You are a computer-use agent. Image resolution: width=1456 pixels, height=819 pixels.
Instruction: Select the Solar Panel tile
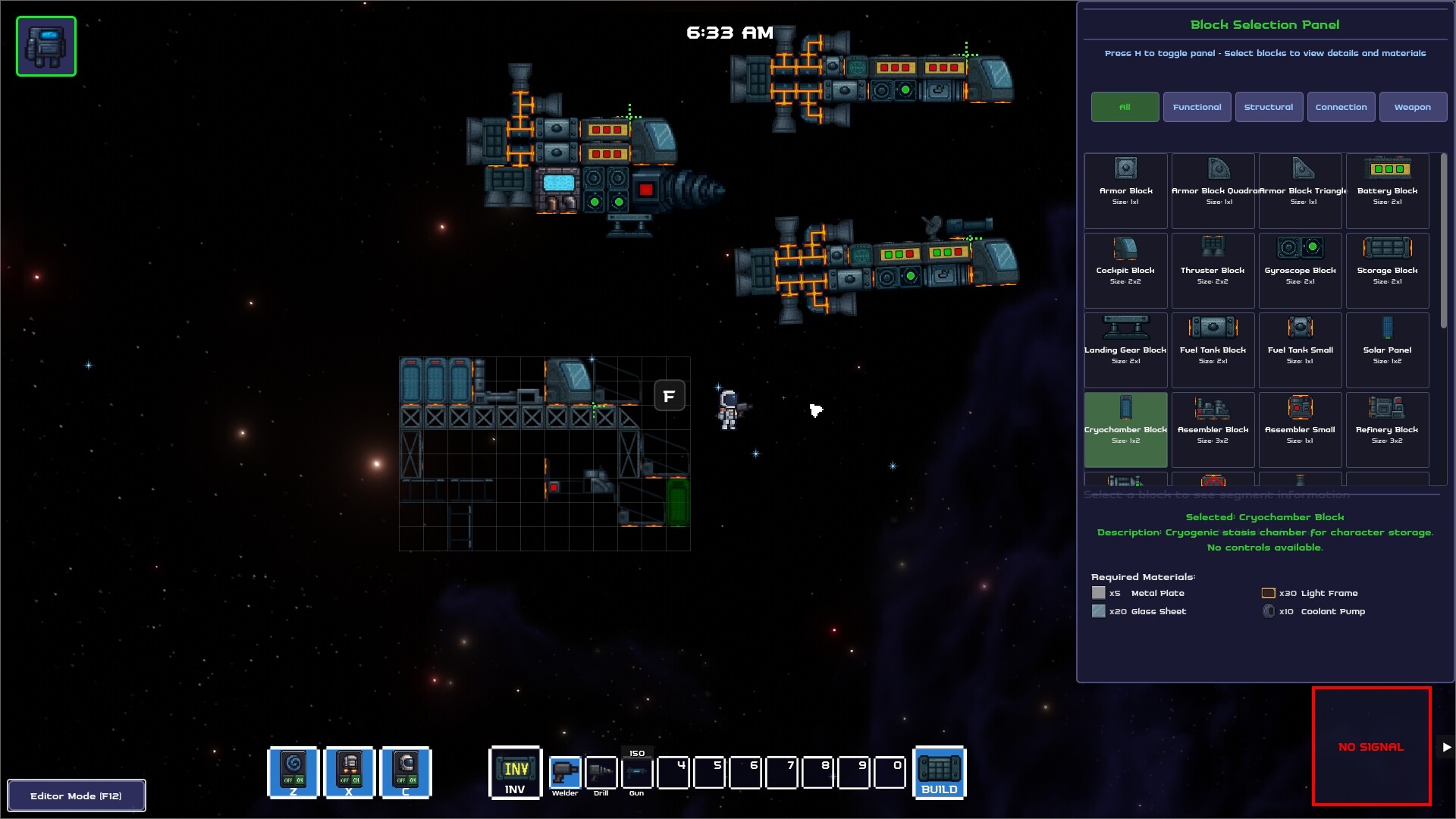coord(1387,350)
